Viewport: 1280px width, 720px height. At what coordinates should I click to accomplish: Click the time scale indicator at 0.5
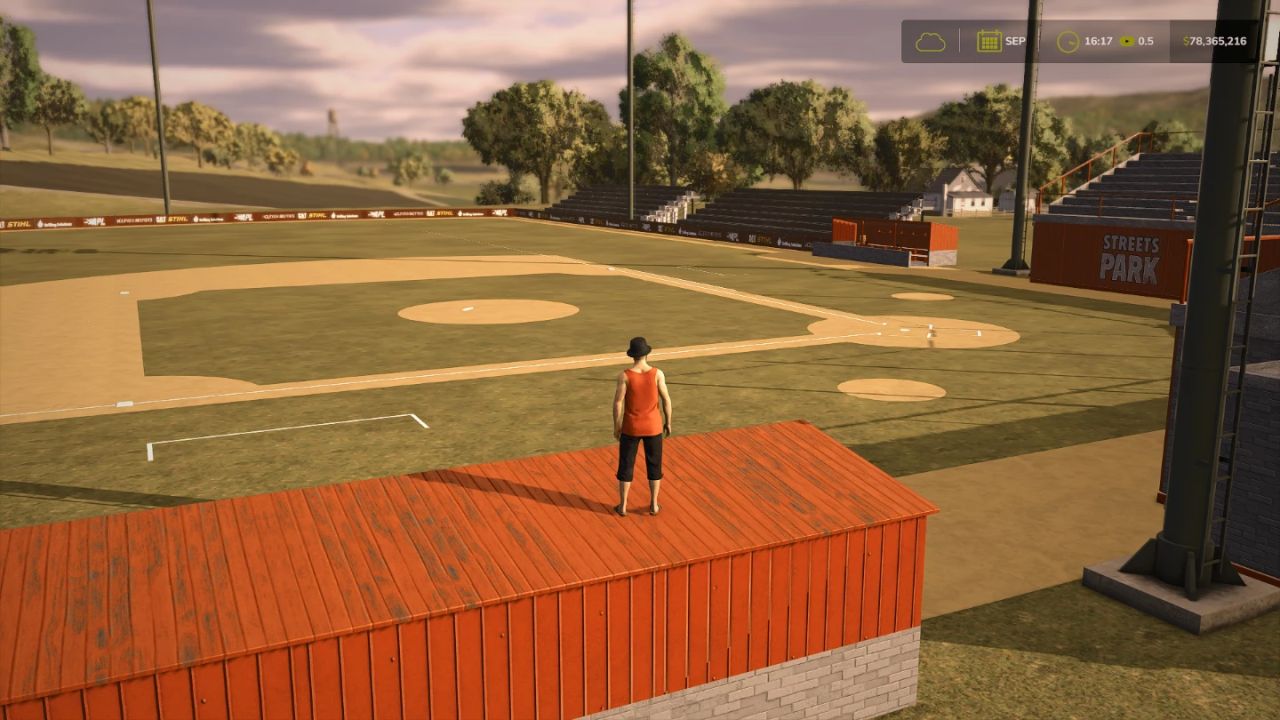tap(1136, 41)
